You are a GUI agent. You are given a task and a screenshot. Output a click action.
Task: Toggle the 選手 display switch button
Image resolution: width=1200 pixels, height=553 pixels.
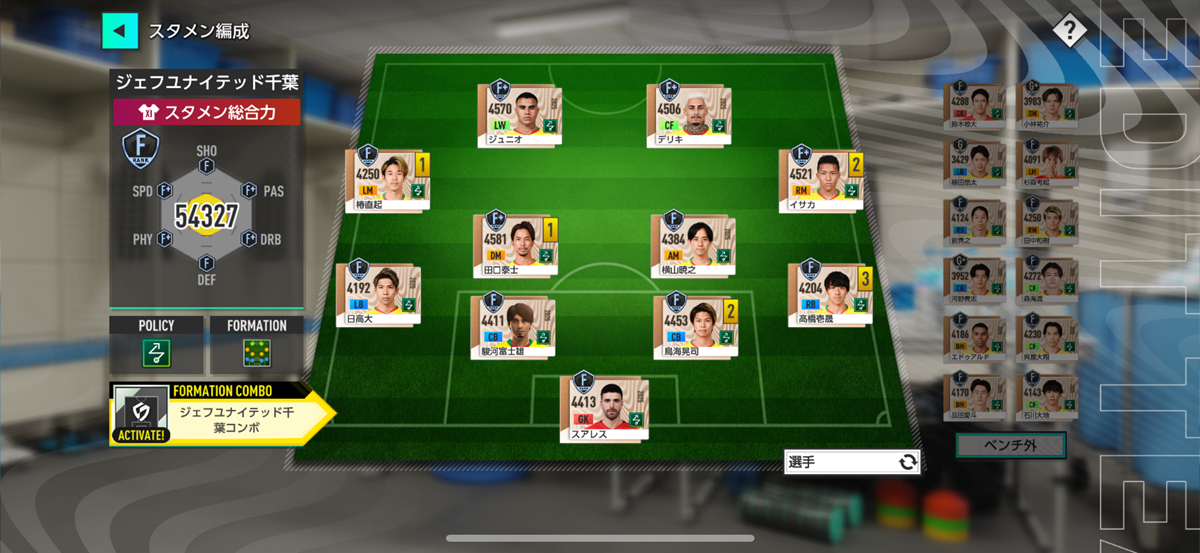tap(851, 461)
